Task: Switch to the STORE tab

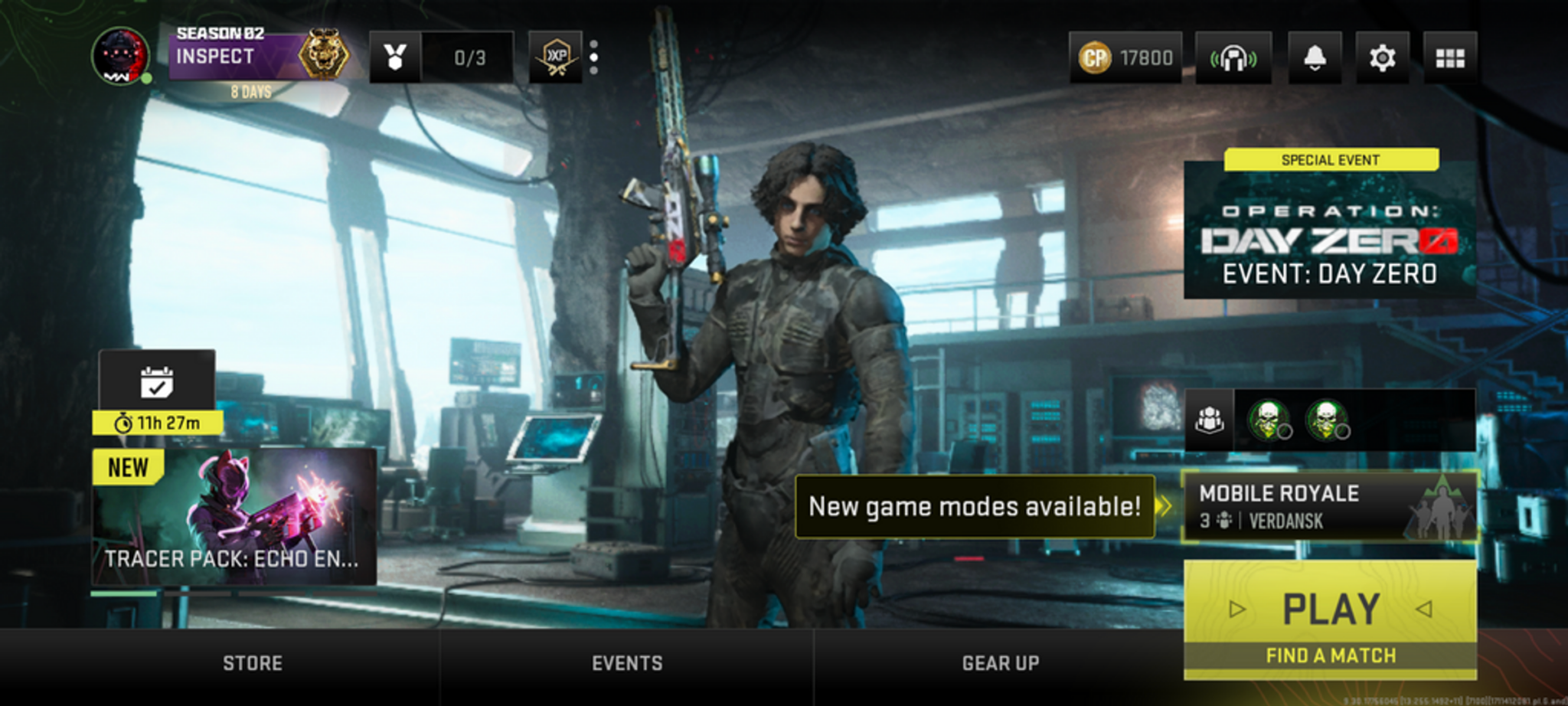Action: click(x=251, y=663)
